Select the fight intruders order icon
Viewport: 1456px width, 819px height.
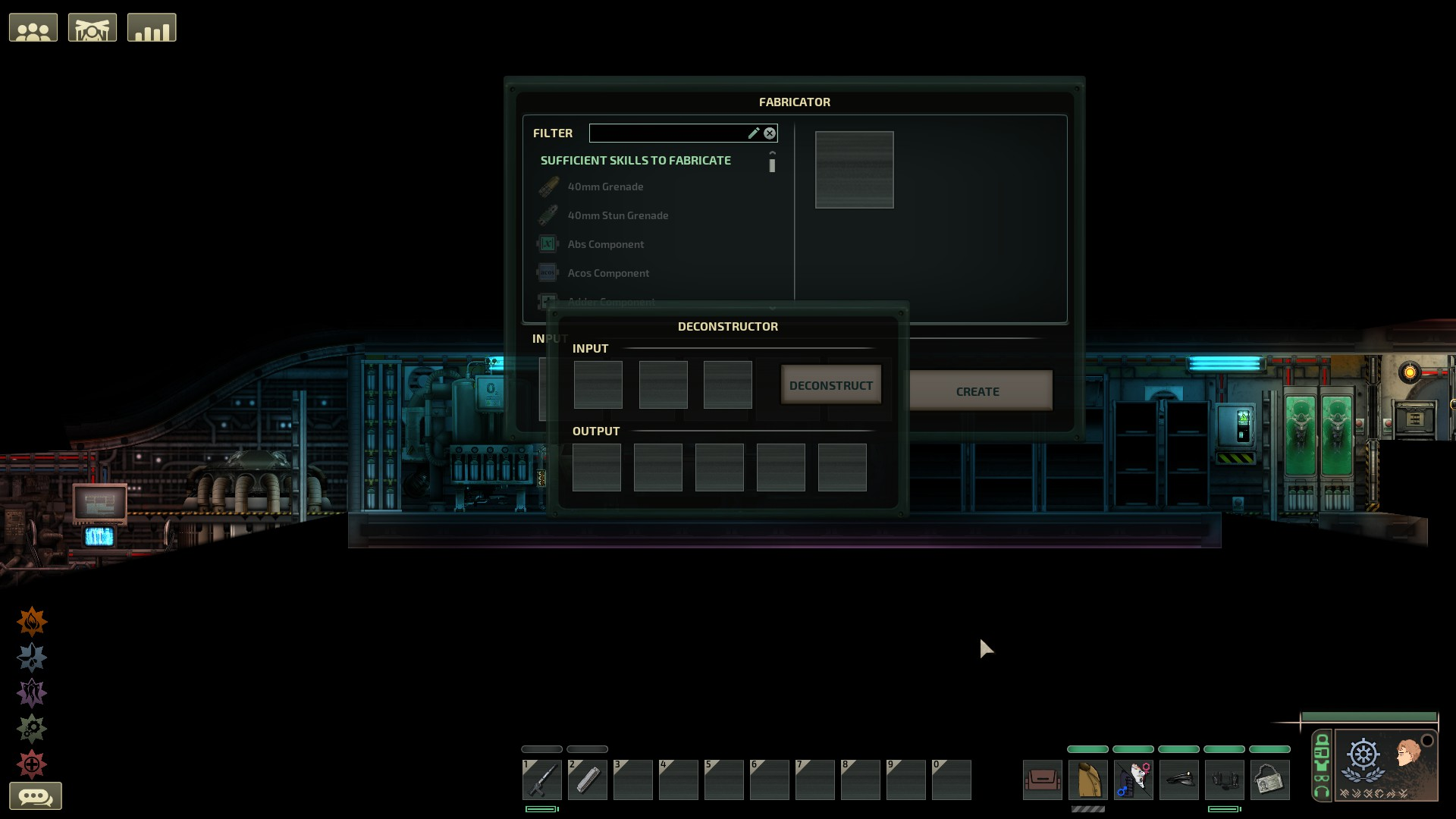(x=32, y=692)
